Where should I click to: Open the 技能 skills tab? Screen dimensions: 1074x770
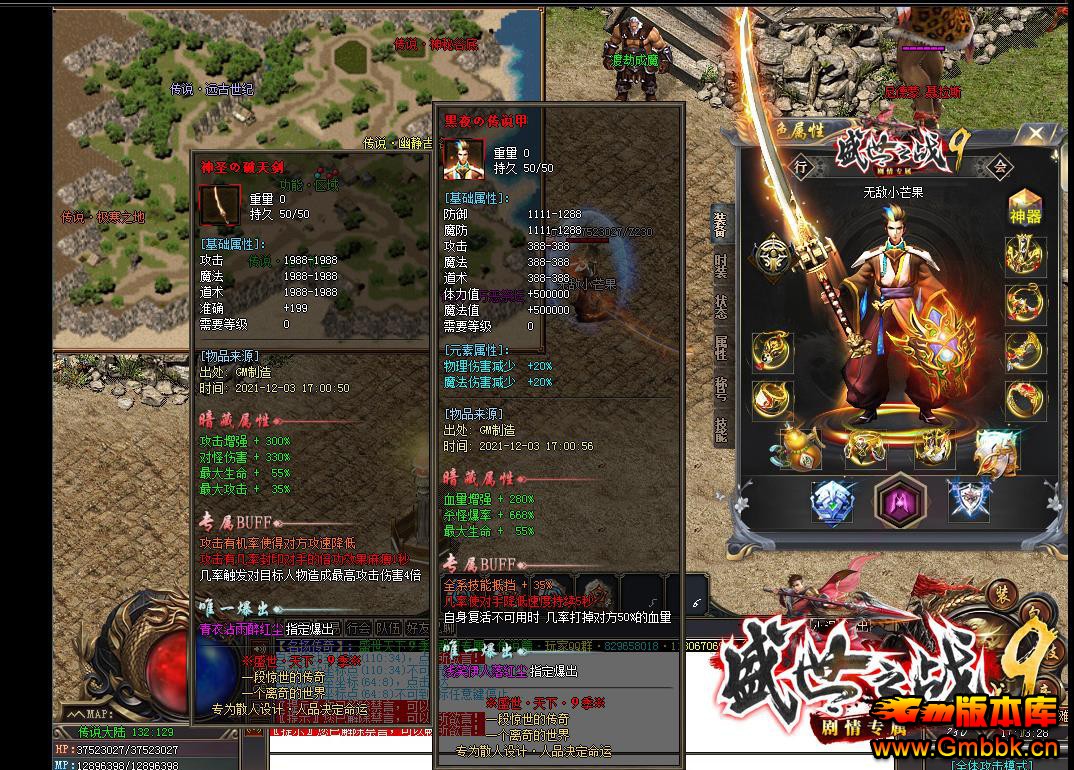(x=721, y=429)
